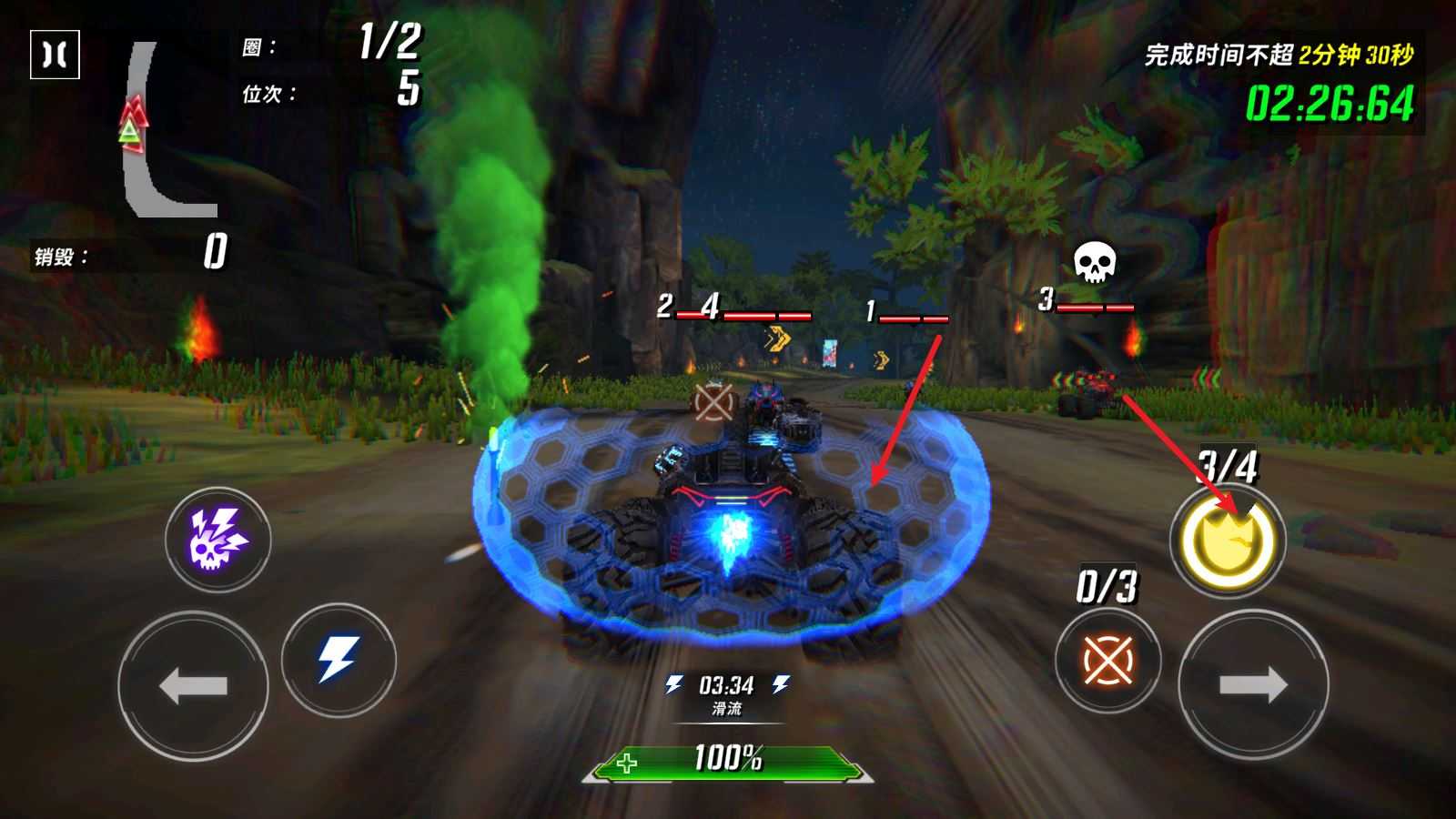Viewport: 1456px width, 819px height.
Task: Fire the orange crosshair weapon
Action: [x=1107, y=660]
